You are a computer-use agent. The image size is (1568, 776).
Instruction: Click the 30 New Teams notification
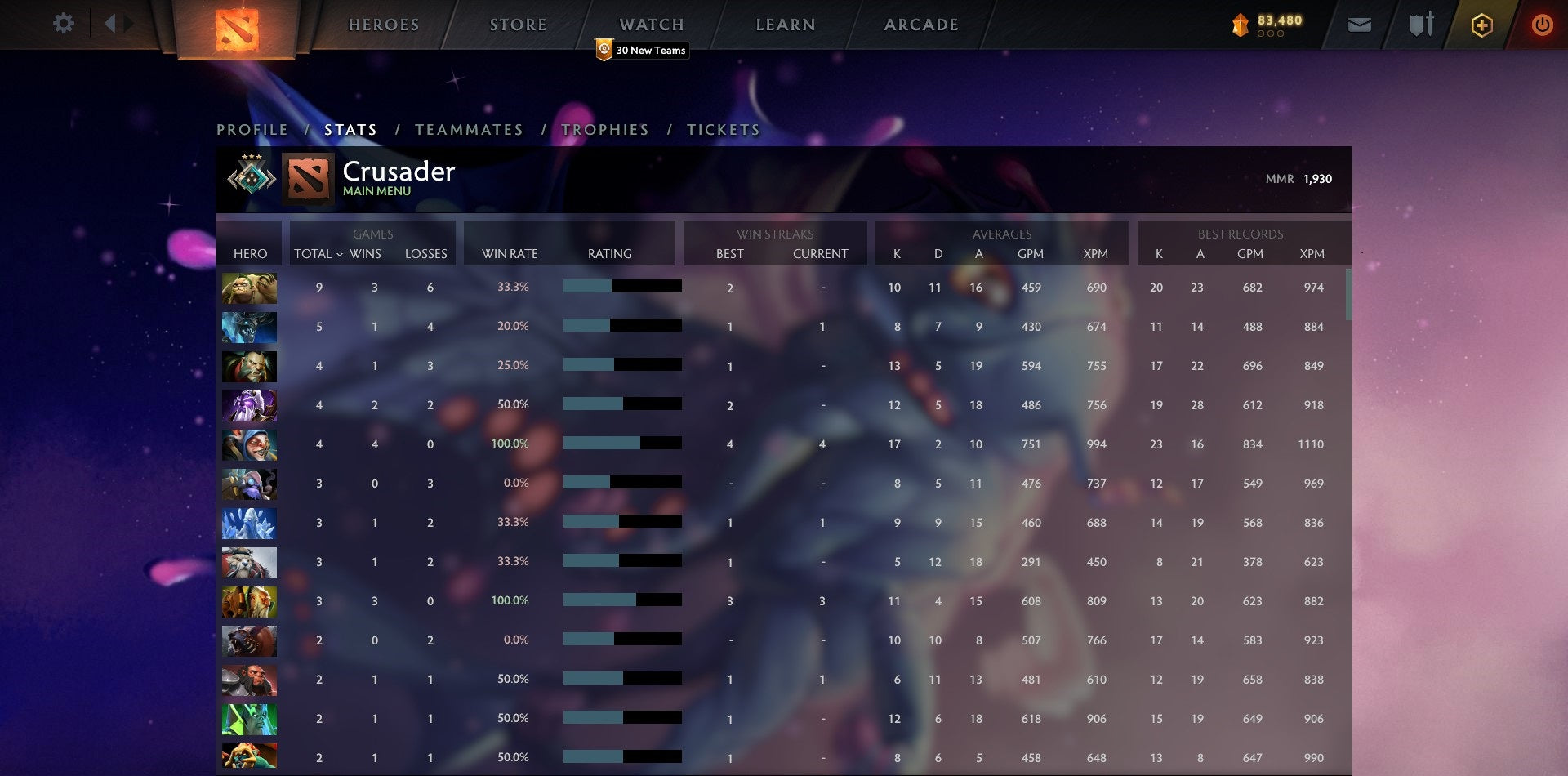coord(642,50)
